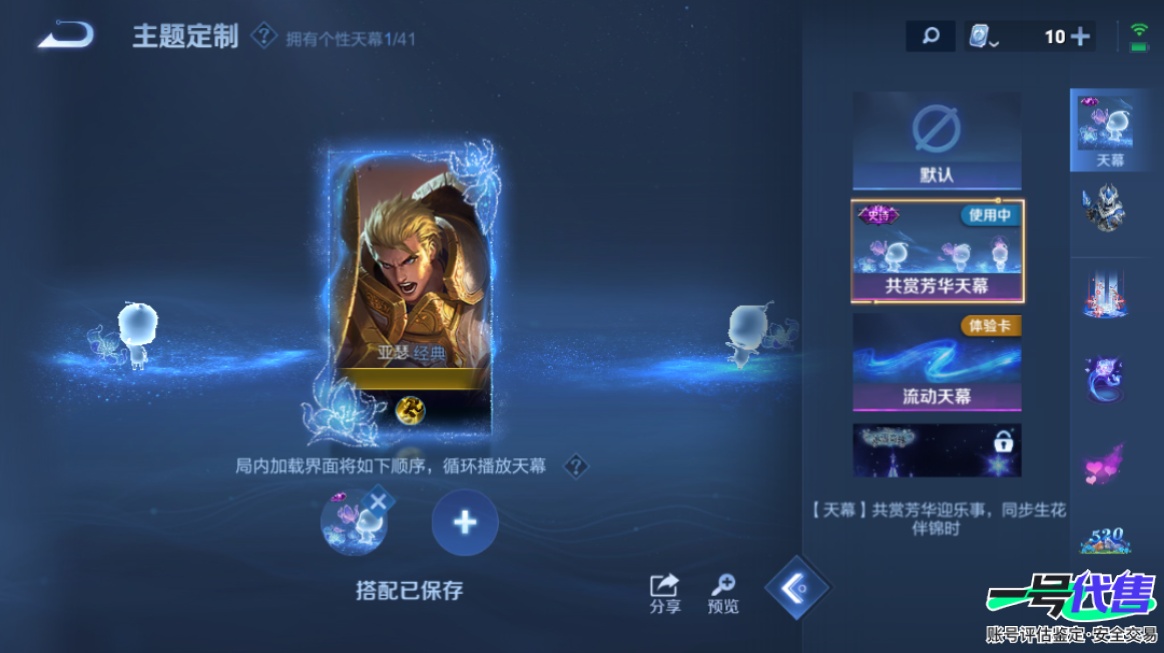Select the 默认 sky curtain option
The height and width of the screenshot is (653, 1164).
936,141
